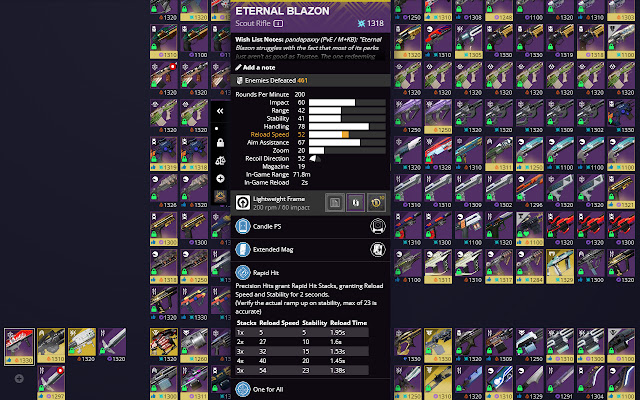Image resolution: width=640 pixels, height=400 pixels.
Task: Click the plus circle below the equipped weapon
Action: pos(19,379)
